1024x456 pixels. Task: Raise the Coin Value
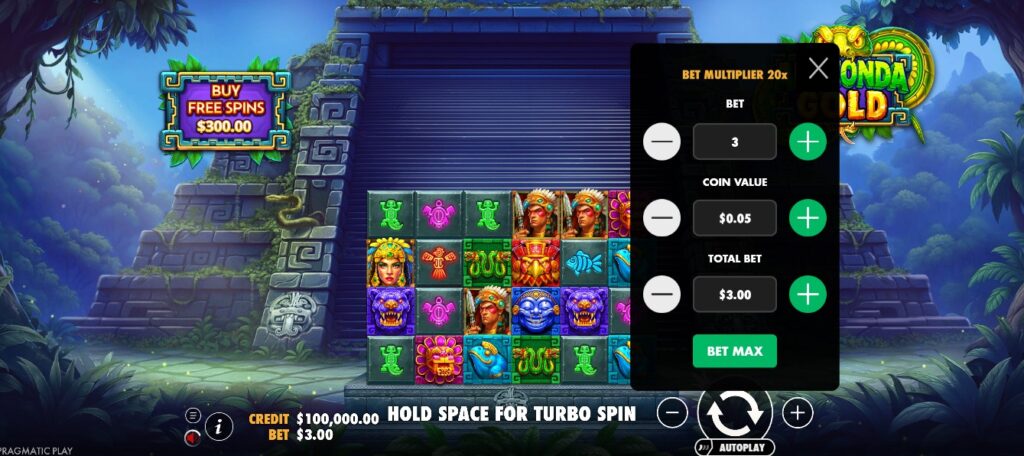[808, 217]
